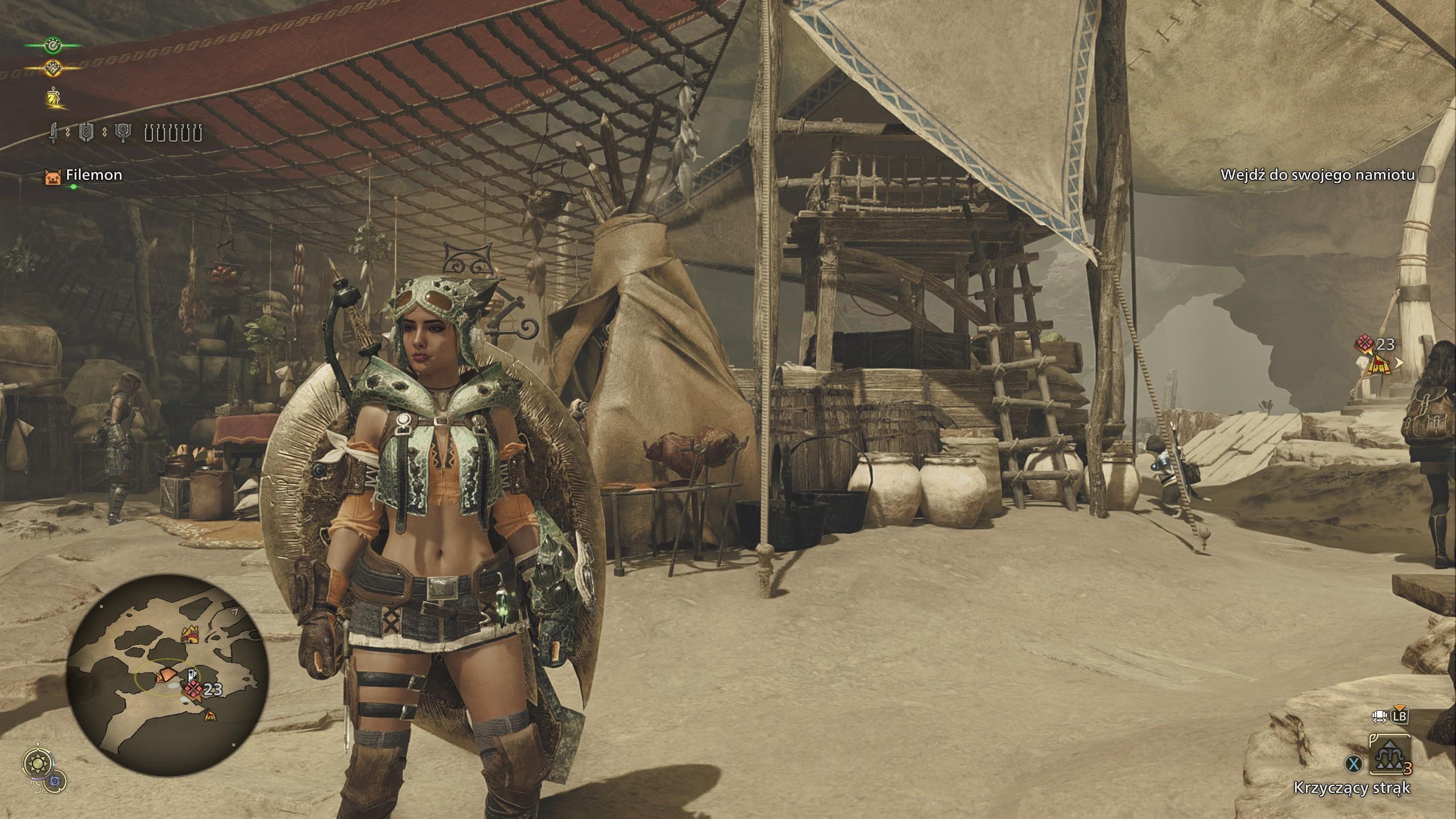Image resolution: width=1456 pixels, height=819 pixels.
Task: Click the circular minimap
Action: click(x=168, y=675)
